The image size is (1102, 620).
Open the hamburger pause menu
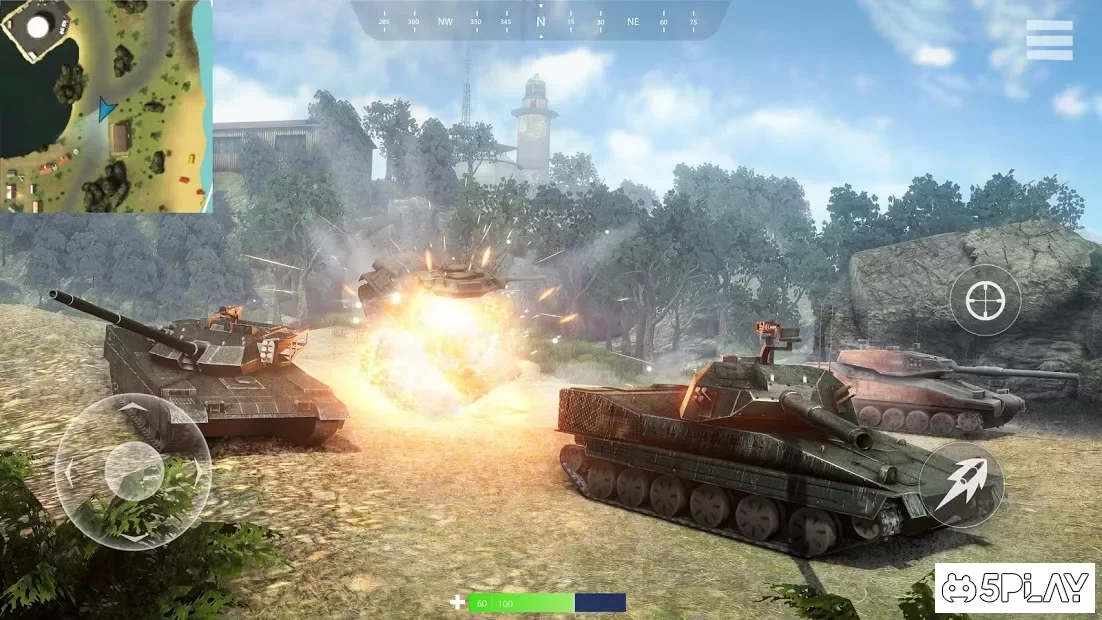(x=1049, y=40)
